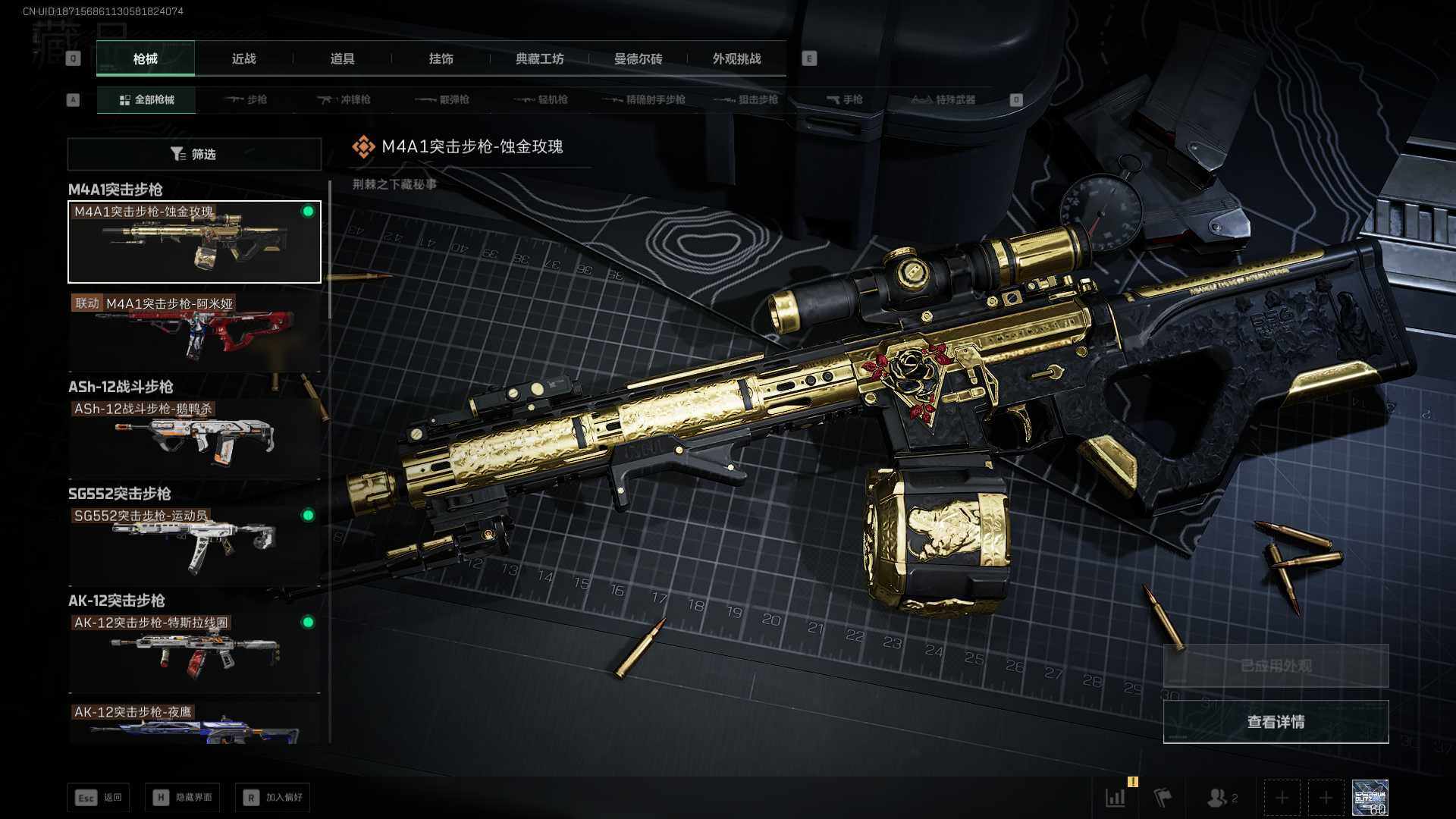The image size is (1456, 819).
Task: Open the 筛选 filter button
Action: tap(194, 154)
